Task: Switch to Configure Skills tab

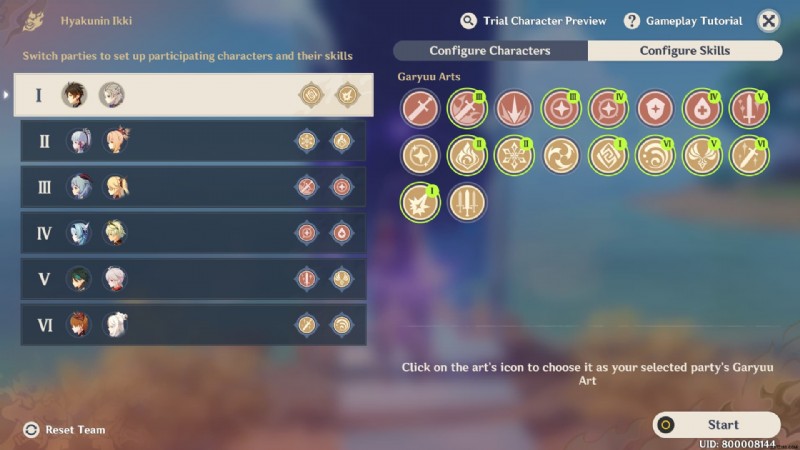Action: pyautogui.click(x=685, y=51)
